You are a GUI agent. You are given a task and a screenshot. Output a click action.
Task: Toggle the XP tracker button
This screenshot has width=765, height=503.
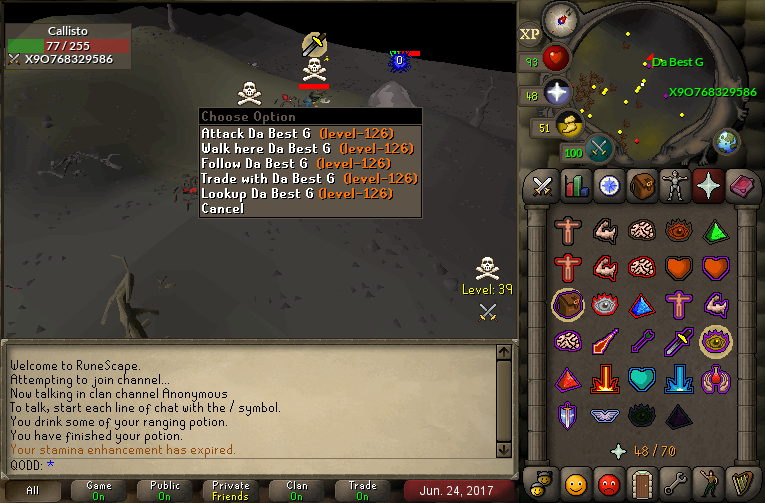[530, 34]
